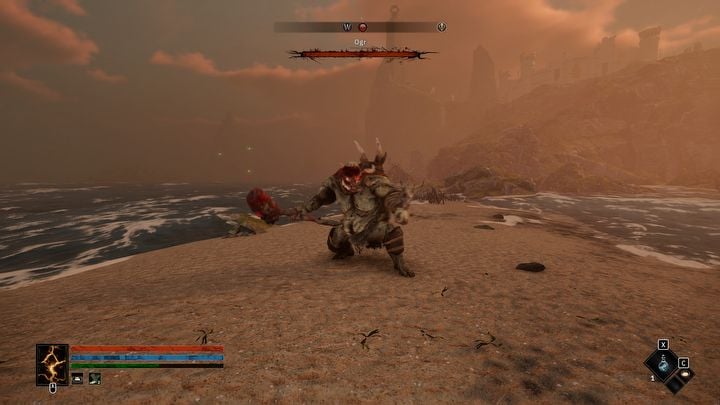
Task: Select the glowing lightning spell icon
Action: coord(52,364)
